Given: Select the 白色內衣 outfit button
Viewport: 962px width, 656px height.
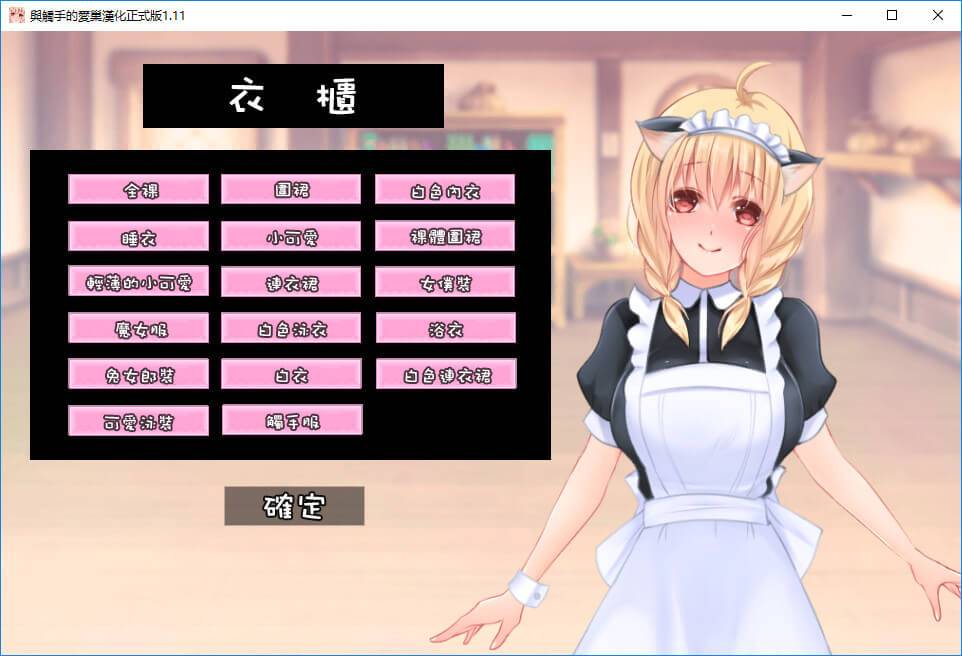Looking at the screenshot, I should [x=445, y=189].
